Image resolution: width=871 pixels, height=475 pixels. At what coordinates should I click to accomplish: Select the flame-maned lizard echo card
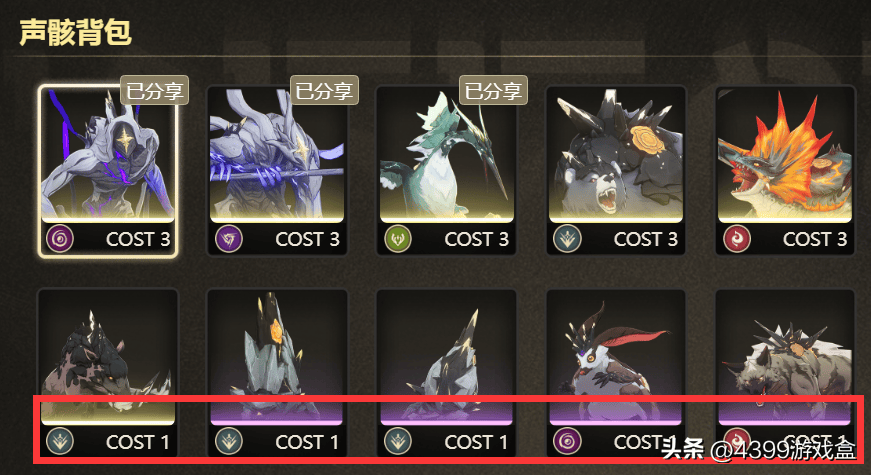pos(785,170)
